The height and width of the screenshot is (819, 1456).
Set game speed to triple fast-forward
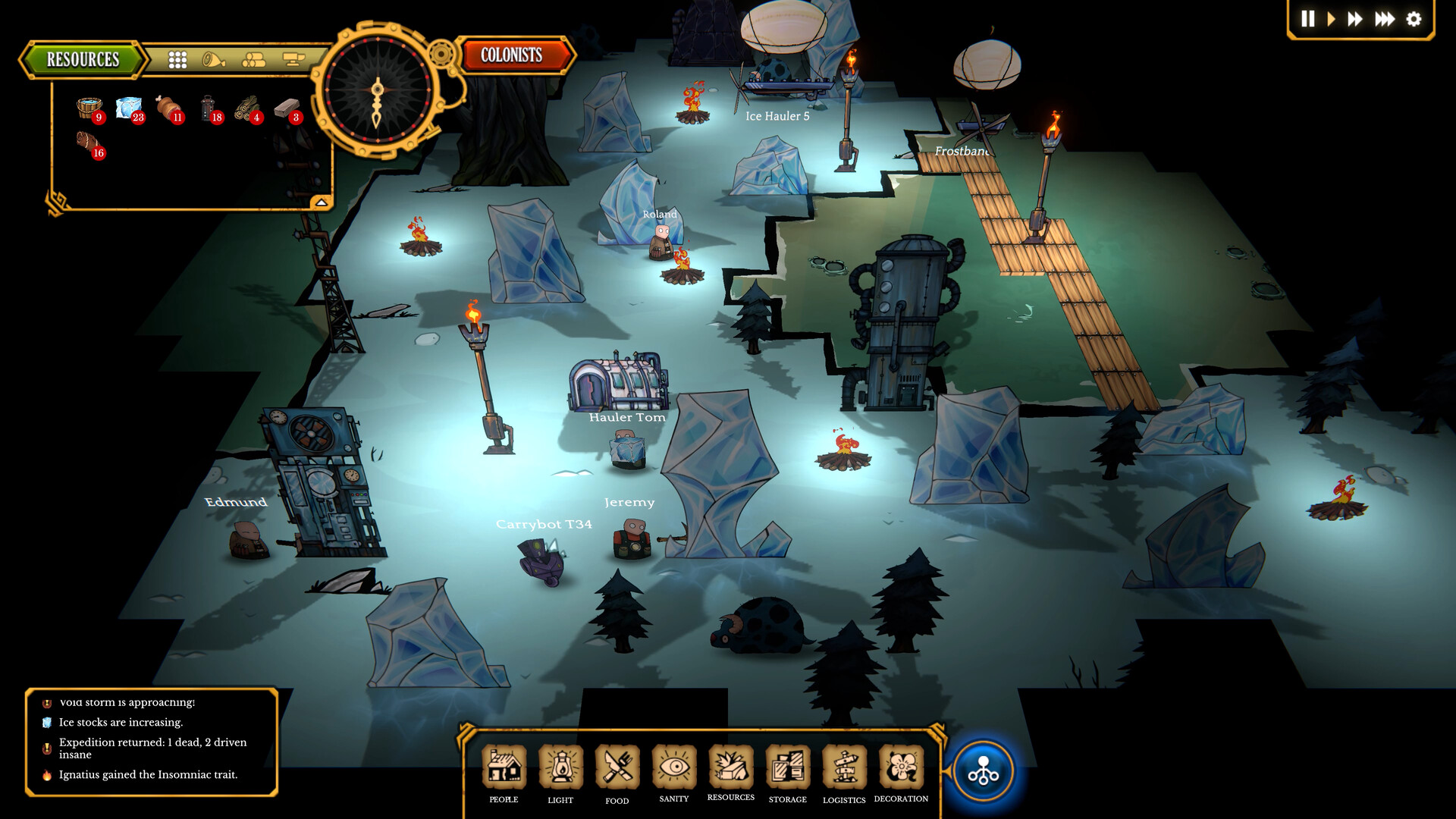[x=1385, y=19]
